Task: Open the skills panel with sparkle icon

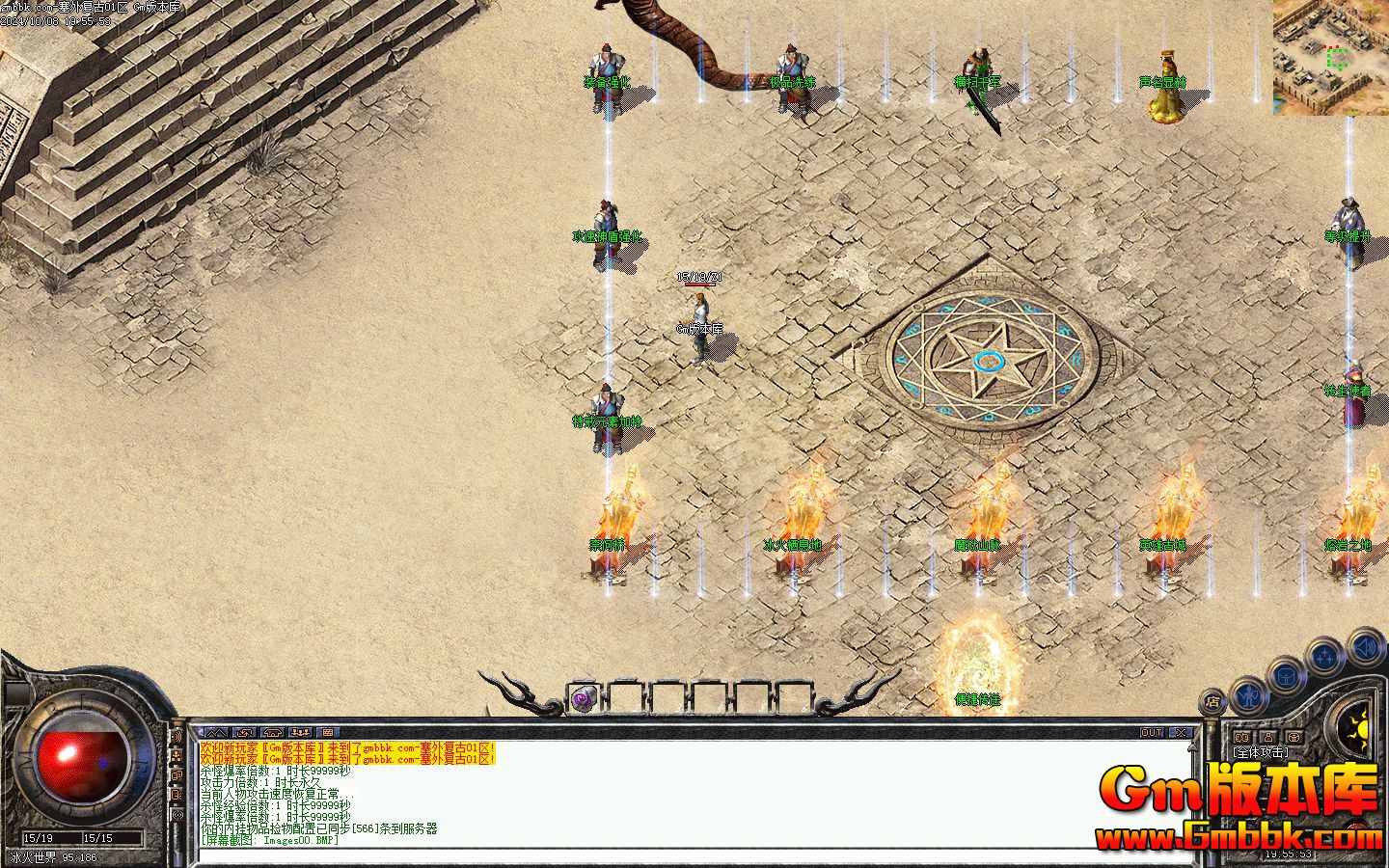Action: 1325,656
